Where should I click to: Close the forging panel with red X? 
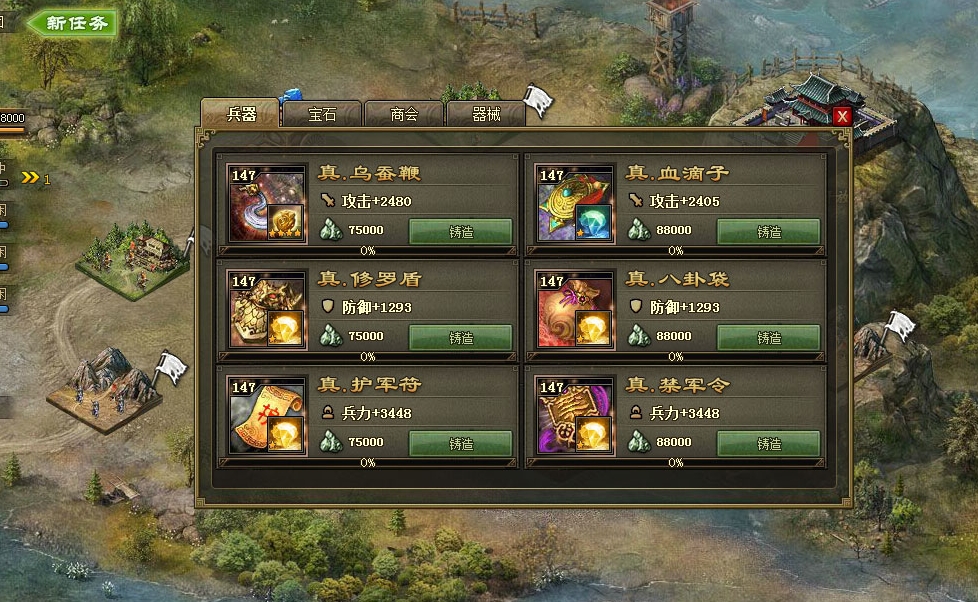[842, 116]
